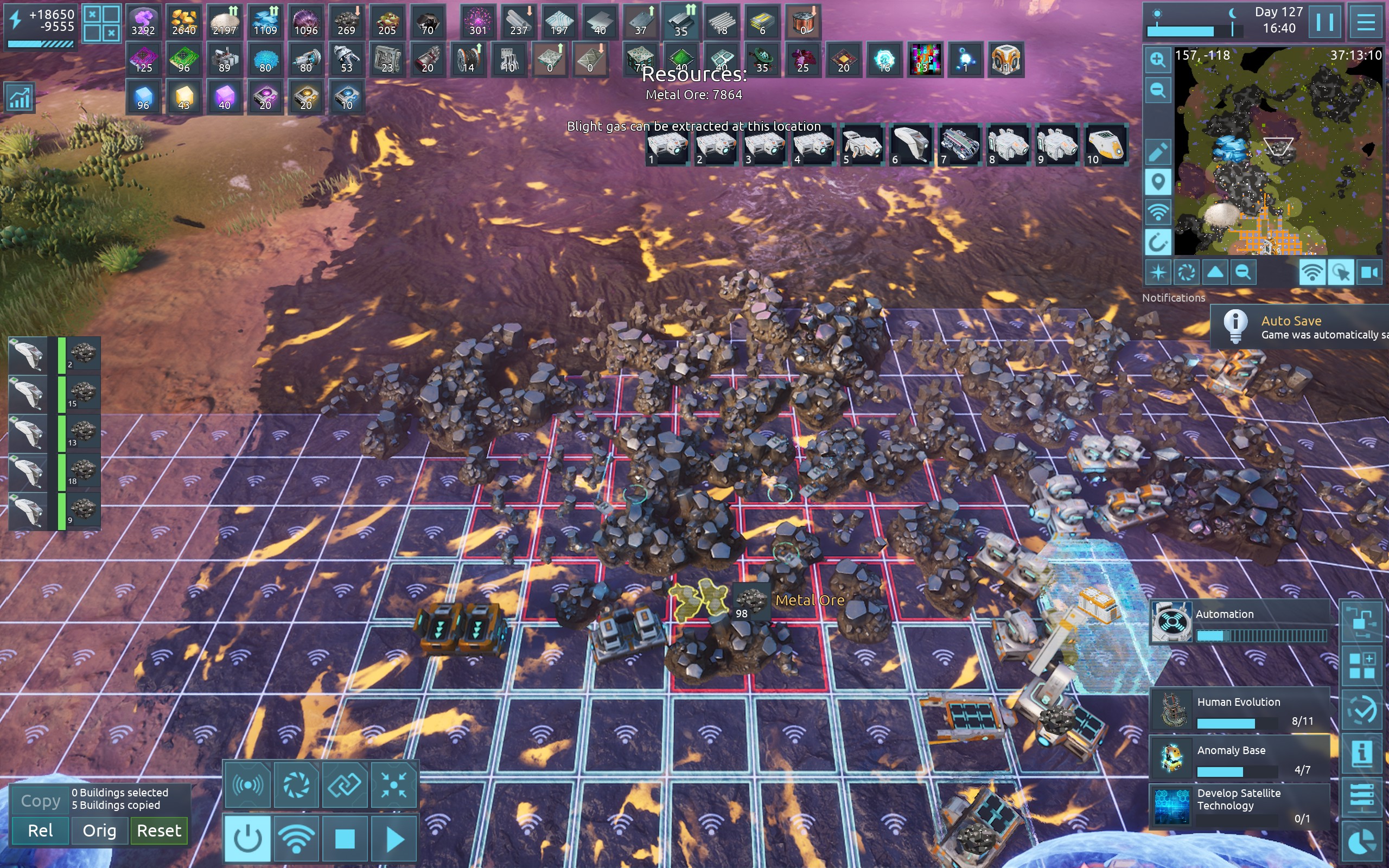Image resolution: width=1389 pixels, height=868 pixels.
Task: Choose the Rel placement mode
Action: pyautogui.click(x=40, y=831)
